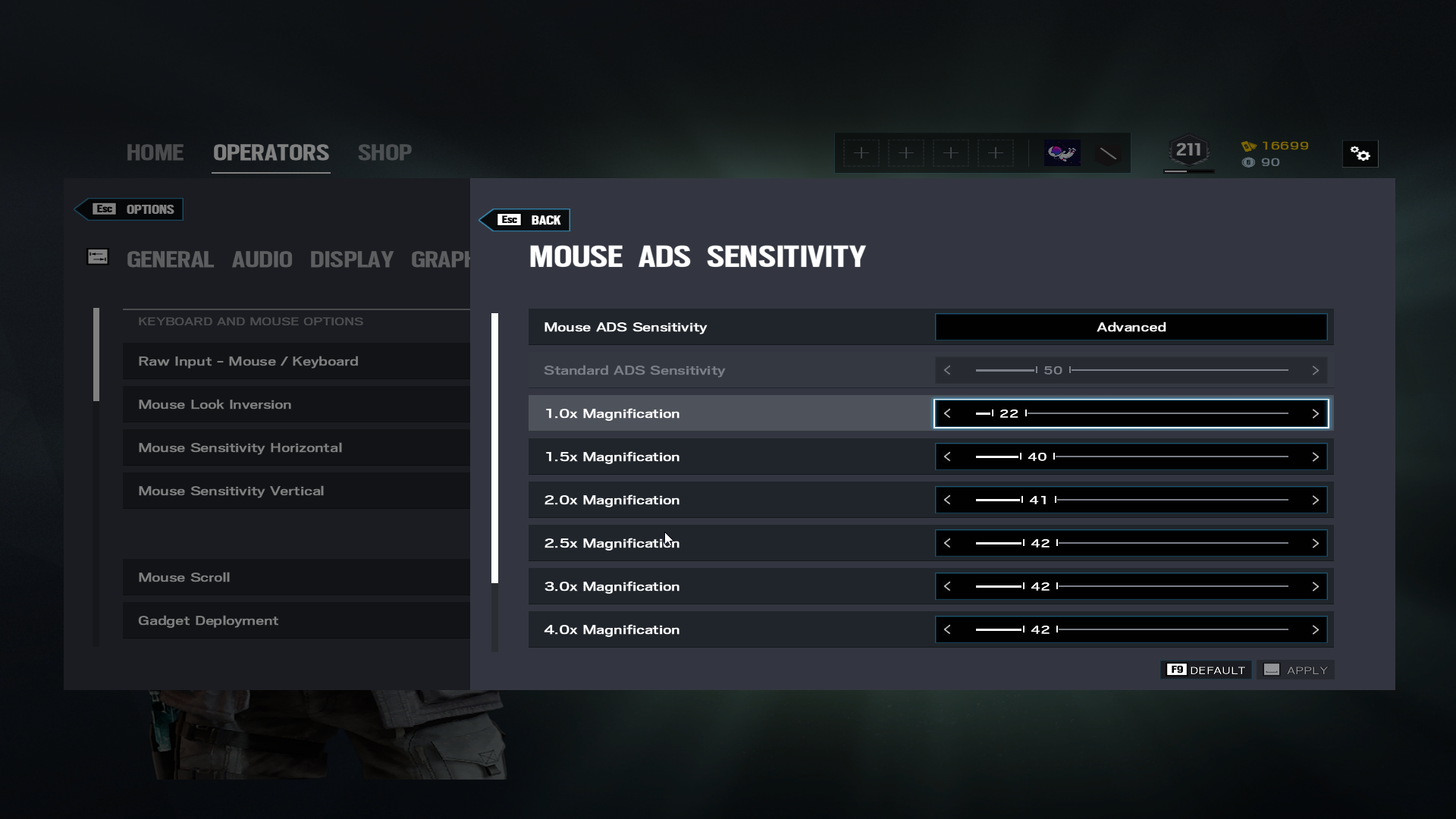Open the gear settings icon
This screenshot has width=1456, height=819.
click(1360, 154)
